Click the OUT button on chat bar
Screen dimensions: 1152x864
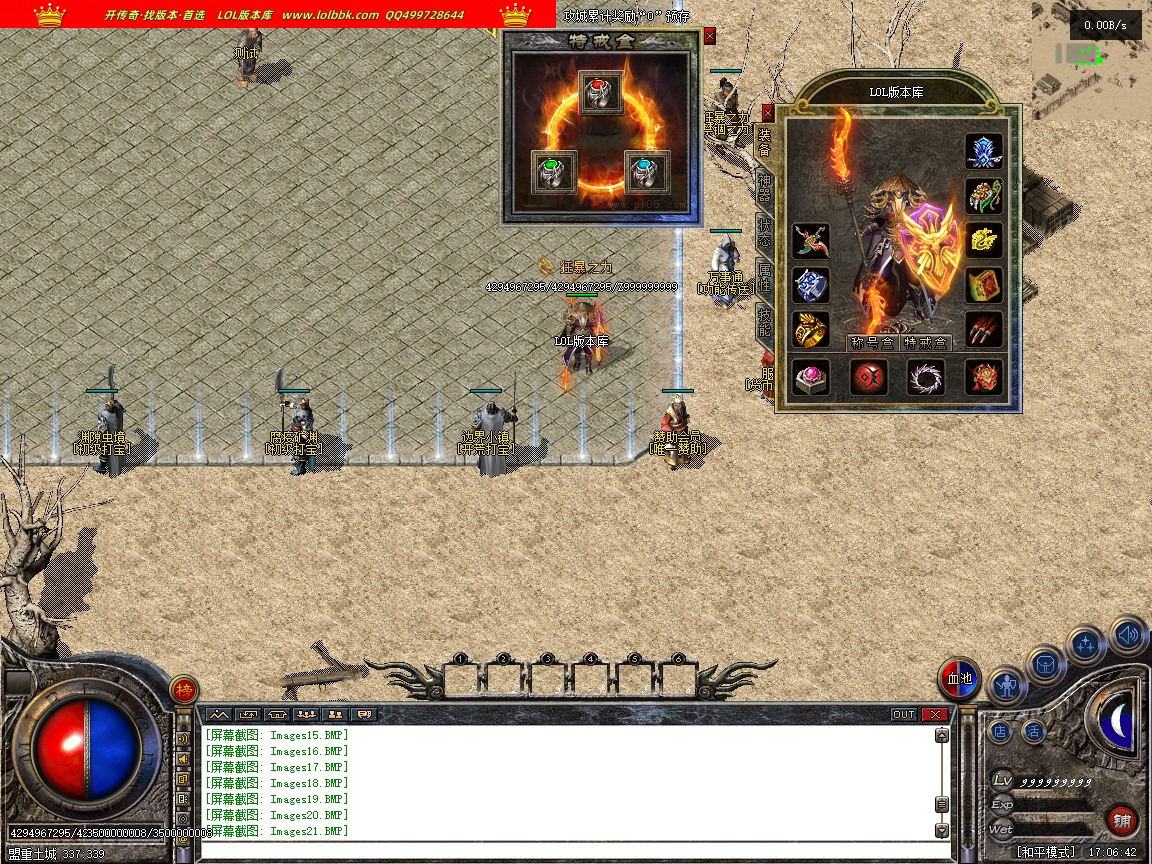tap(903, 714)
